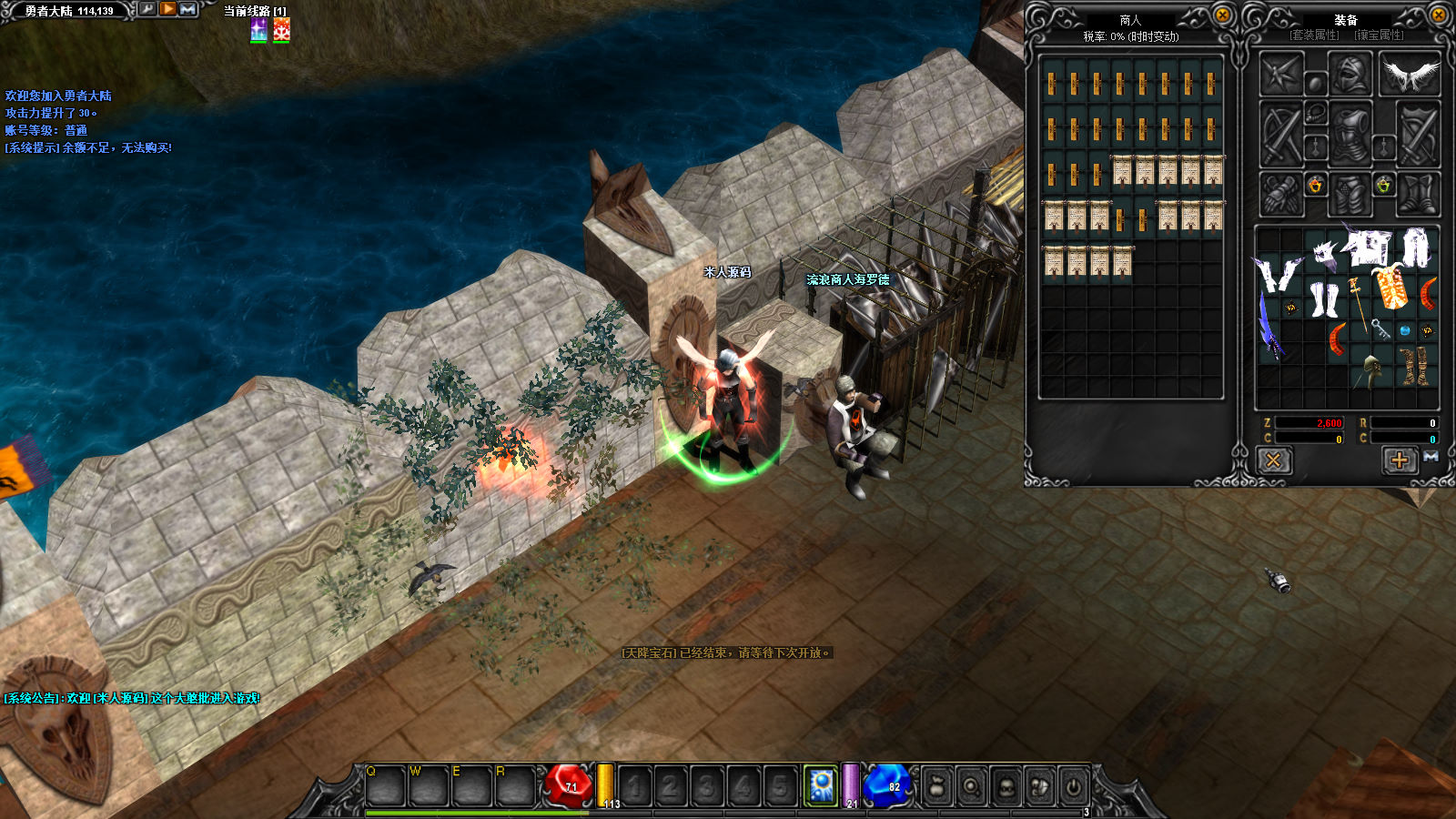Select the white wings equipment slot
Image resolution: width=1456 pixels, height=819 pixels.
[1410, 75]
